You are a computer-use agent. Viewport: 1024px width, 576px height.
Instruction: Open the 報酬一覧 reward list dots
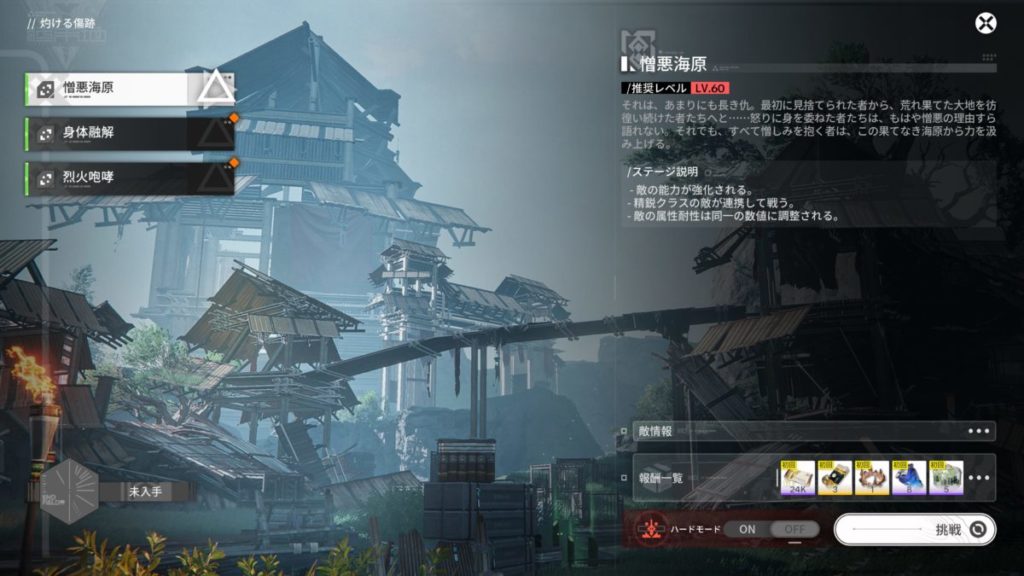tap(980, 478)
